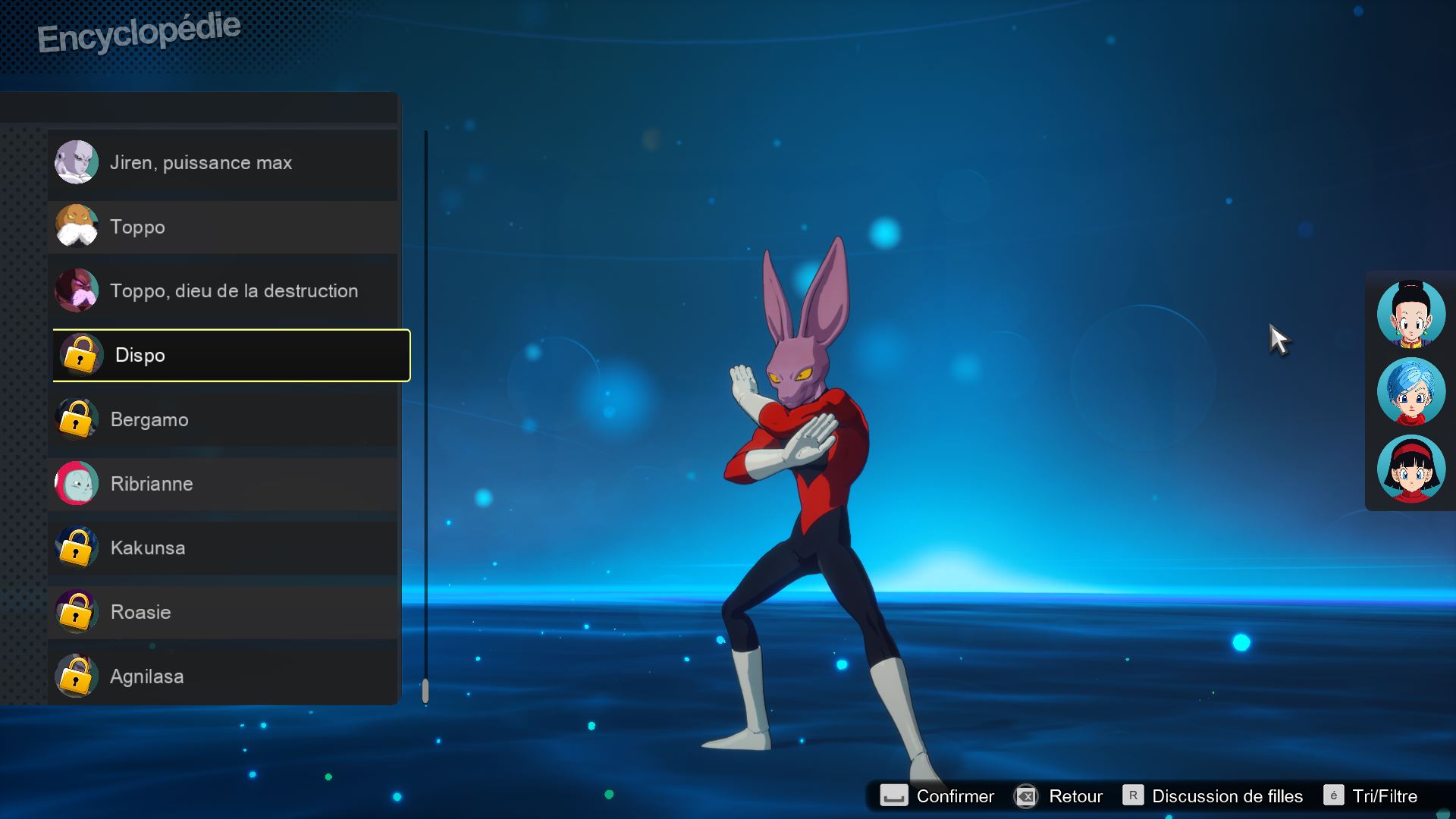The height and width of the screenshot is (819, 1456).
Task: View Ribrianne's encyclopedia entry
Action: coord(224,484)
